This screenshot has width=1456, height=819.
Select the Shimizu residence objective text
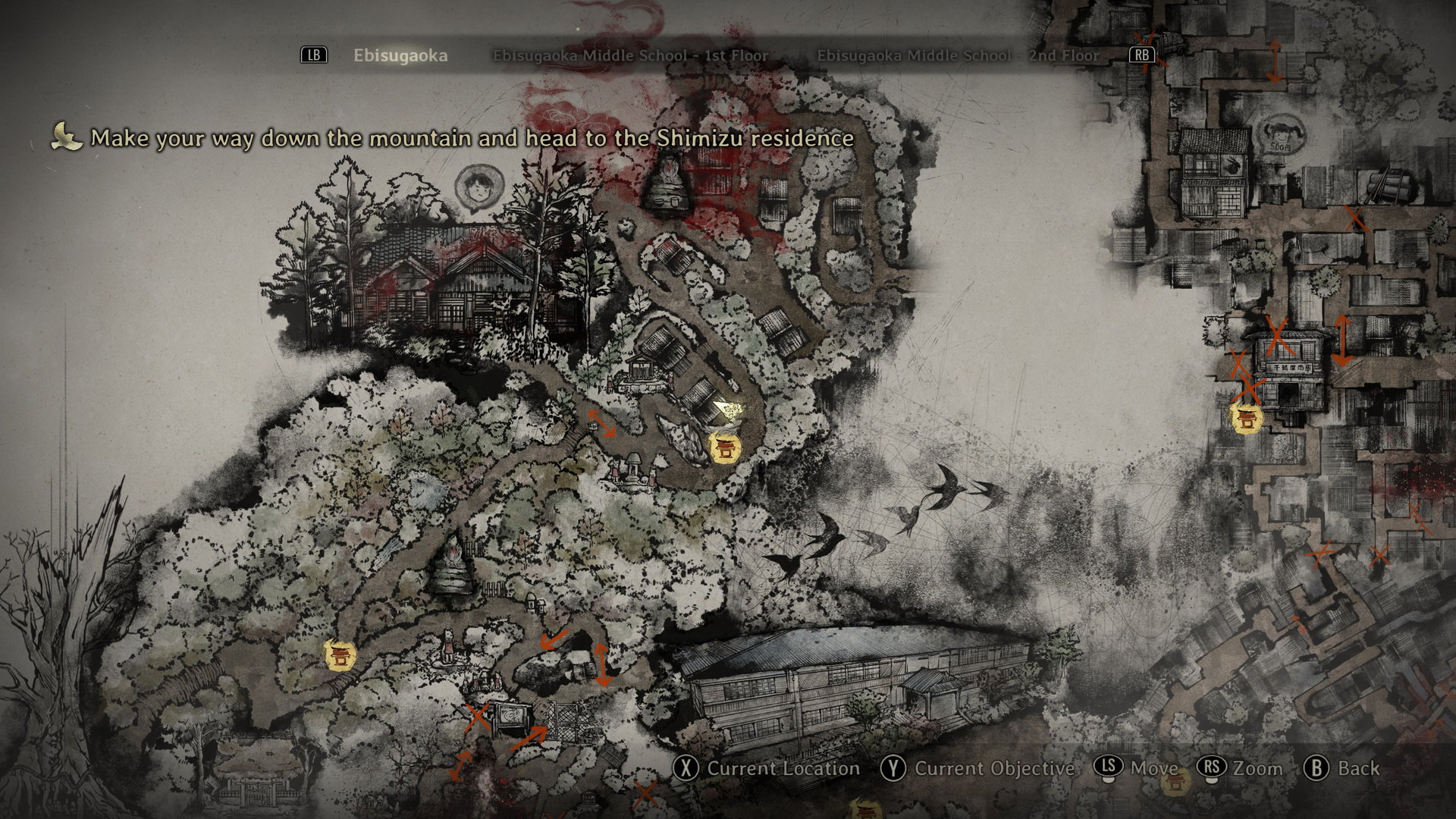click(x=472, y=138)
